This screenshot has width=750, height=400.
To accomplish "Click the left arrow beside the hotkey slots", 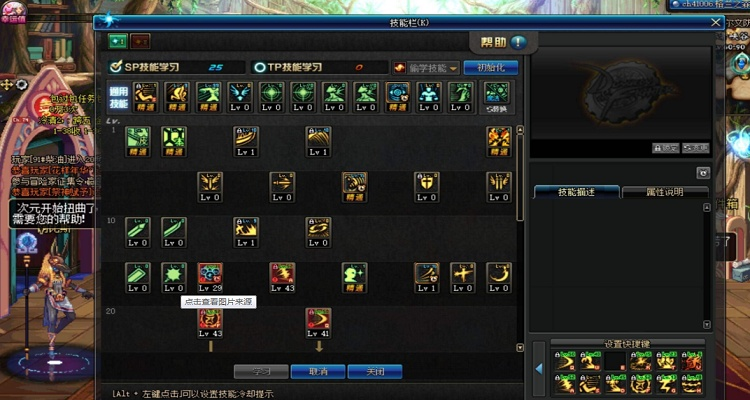I will (x=538, y=369).
